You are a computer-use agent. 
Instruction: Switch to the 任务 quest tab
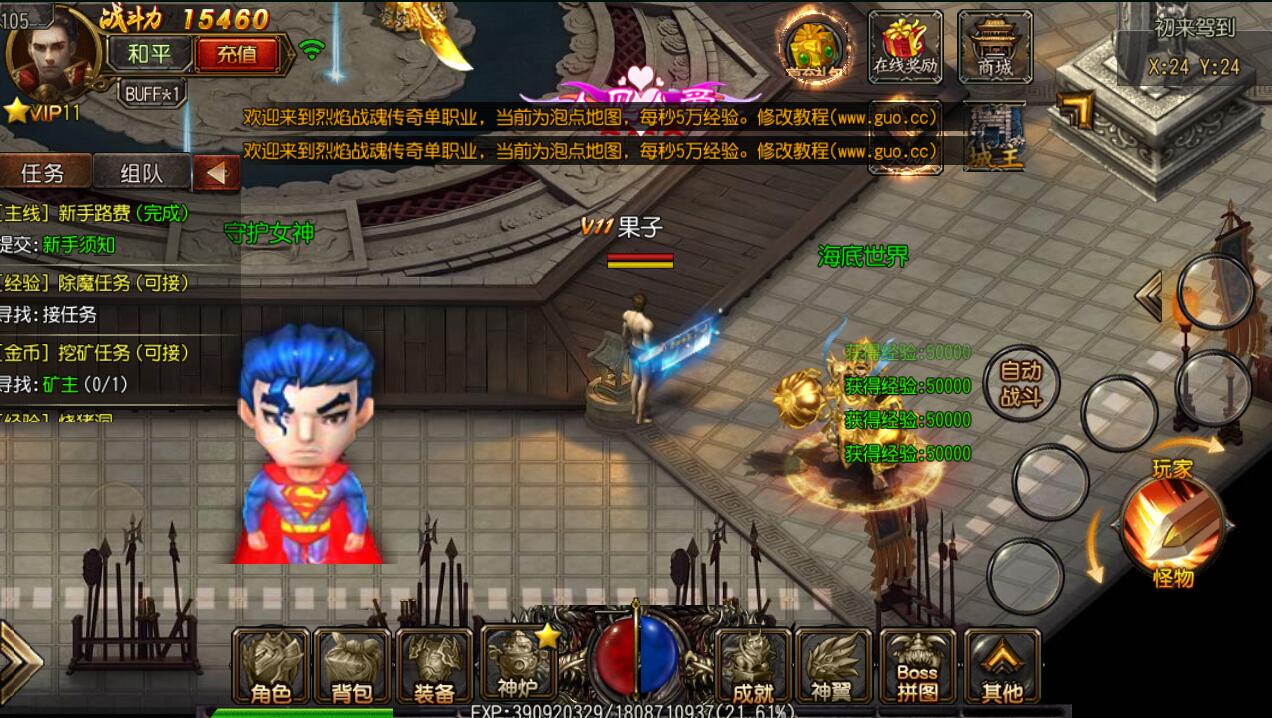point(43,173)
